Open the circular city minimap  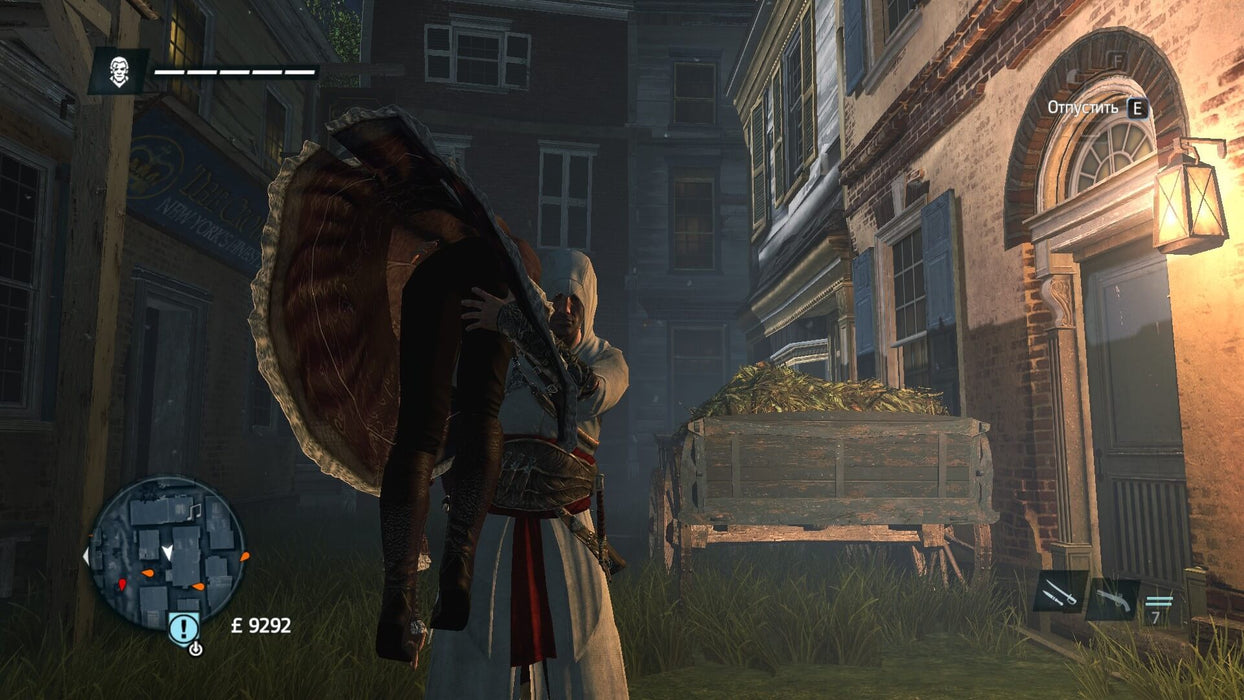click(x=166, y=552)
